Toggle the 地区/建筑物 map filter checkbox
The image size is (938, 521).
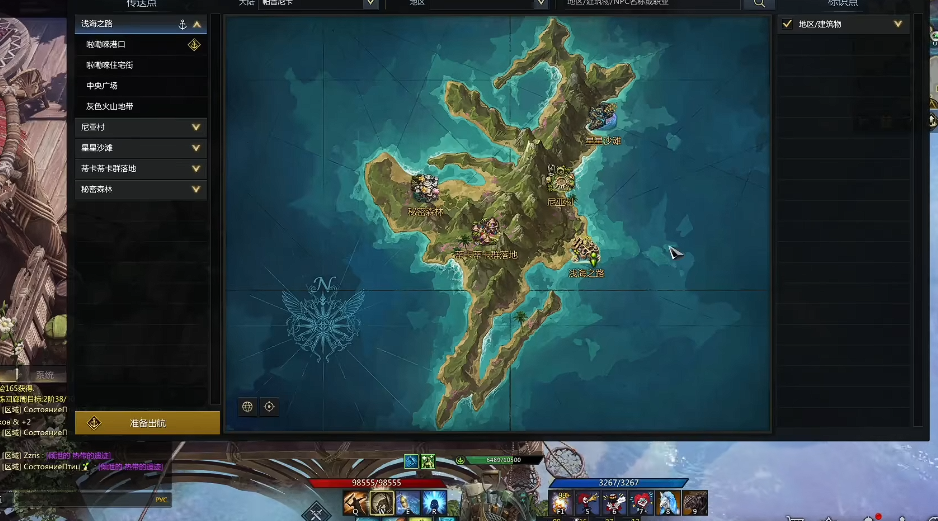pos(788,24)
